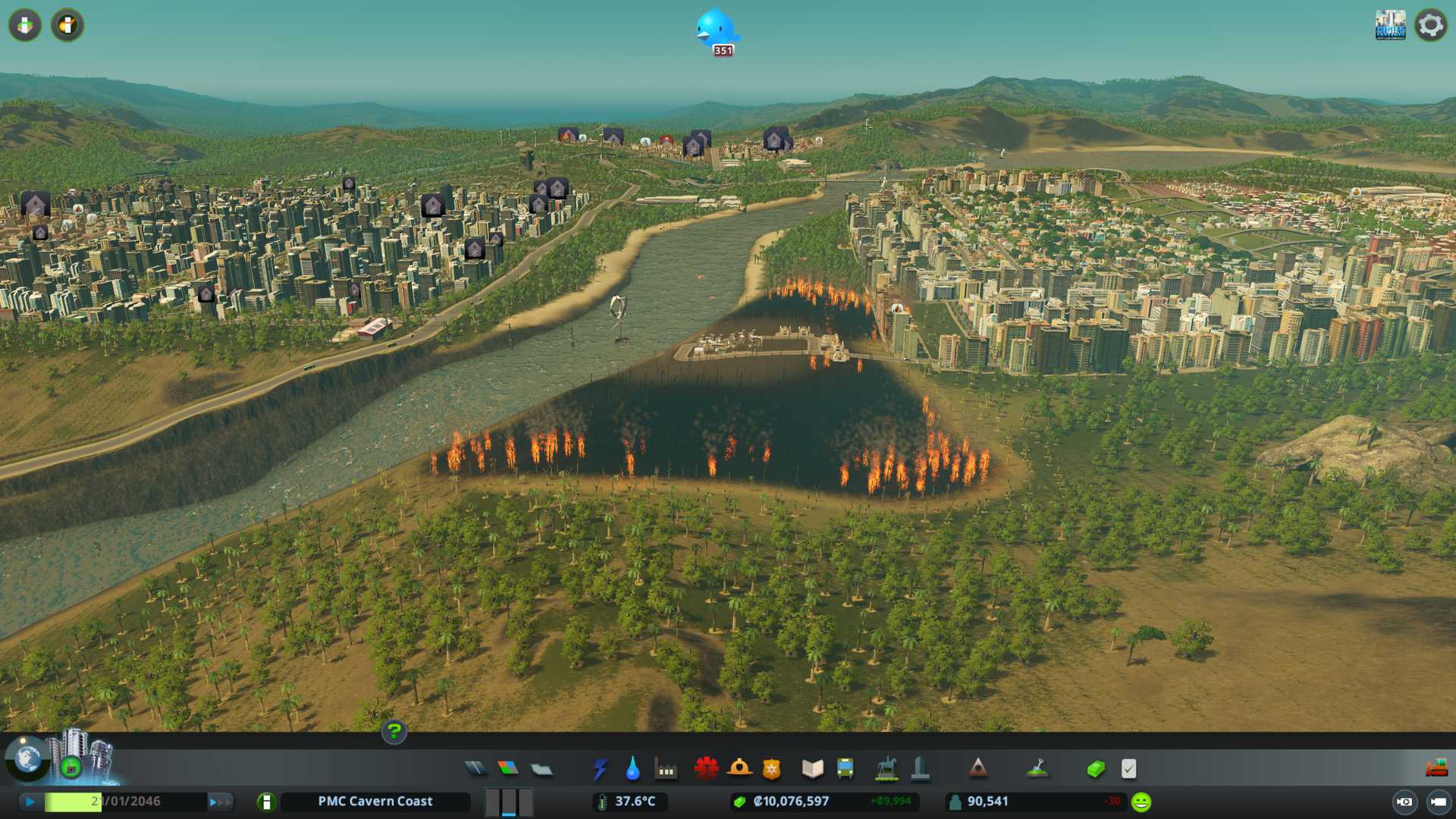Screen dimensions: 1456x819
Task: Open the Fire Department helmet menu
Action: coord(739,769)
